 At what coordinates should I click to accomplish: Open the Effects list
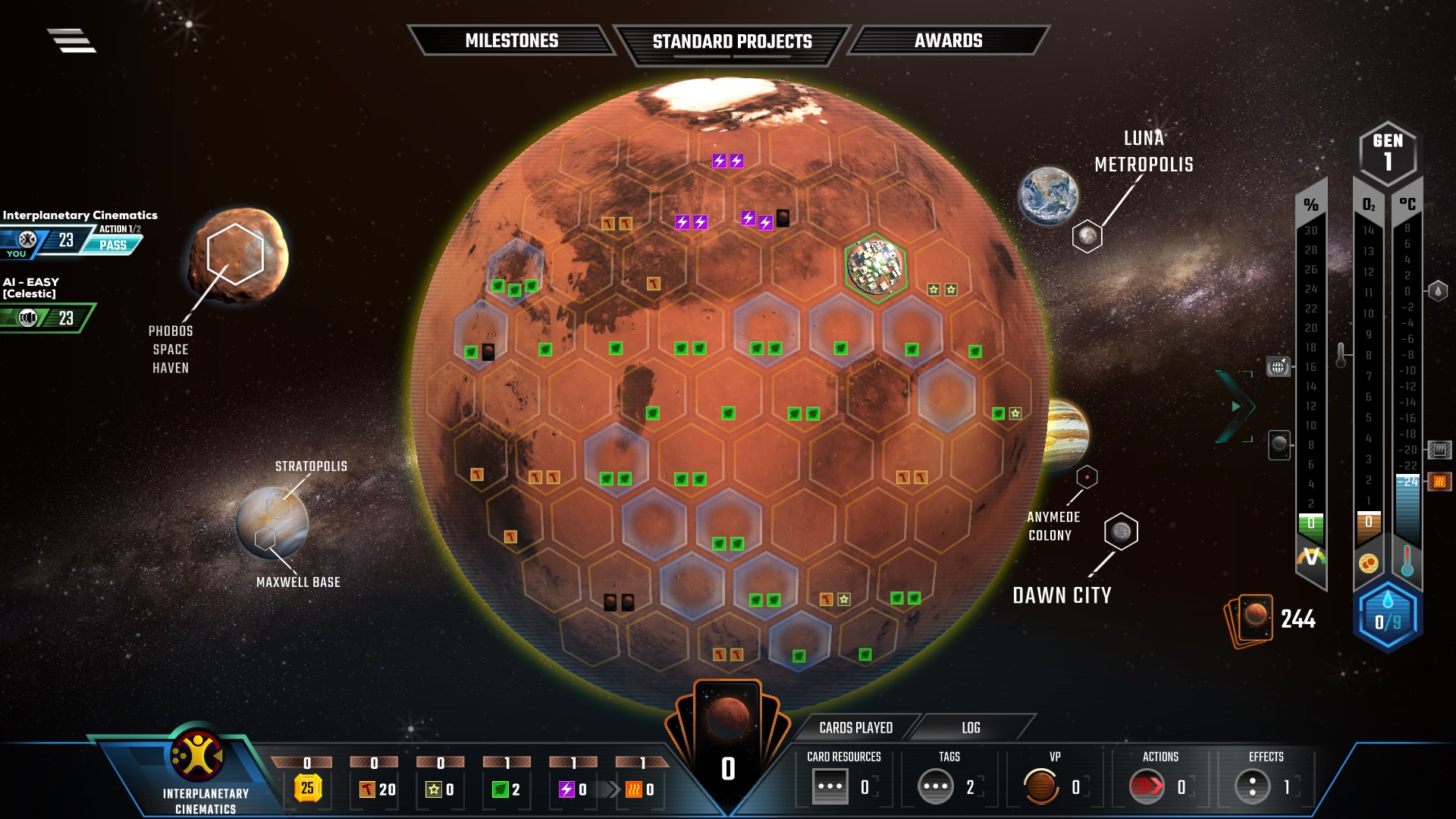coord(1252,786)
